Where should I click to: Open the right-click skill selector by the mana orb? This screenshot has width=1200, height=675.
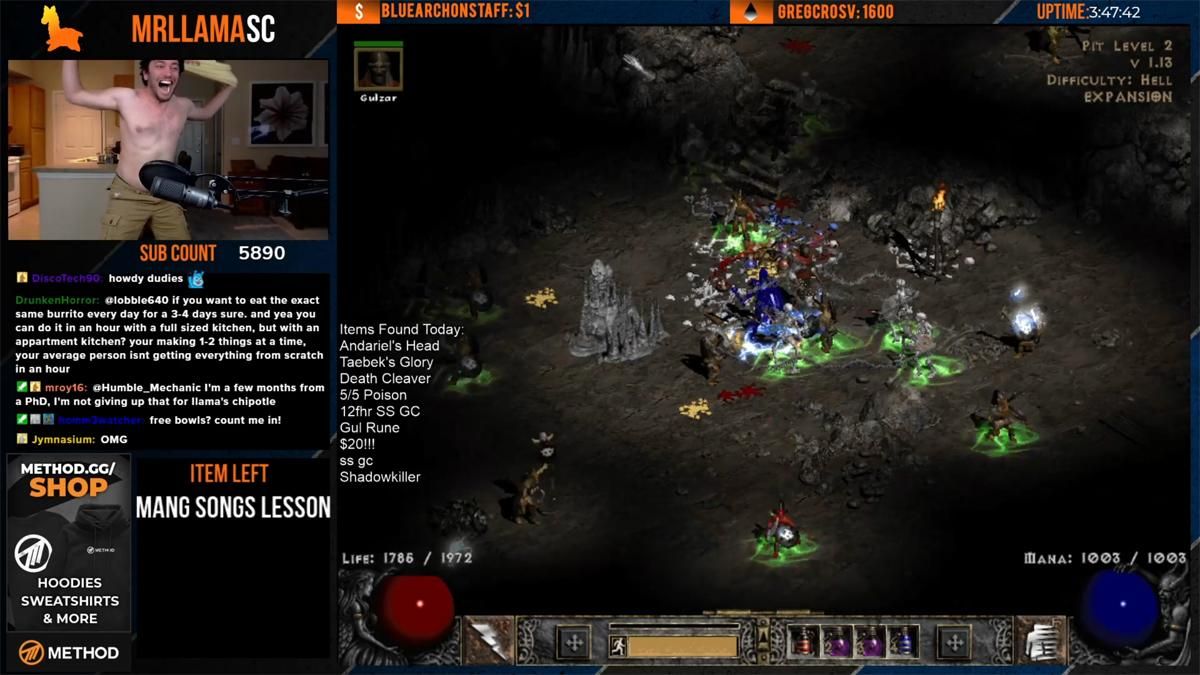[1038, 640]
